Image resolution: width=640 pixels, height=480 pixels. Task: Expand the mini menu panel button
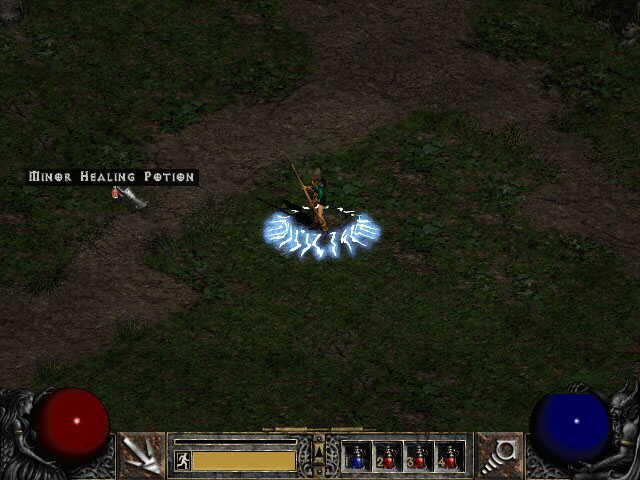pos(319,455)
